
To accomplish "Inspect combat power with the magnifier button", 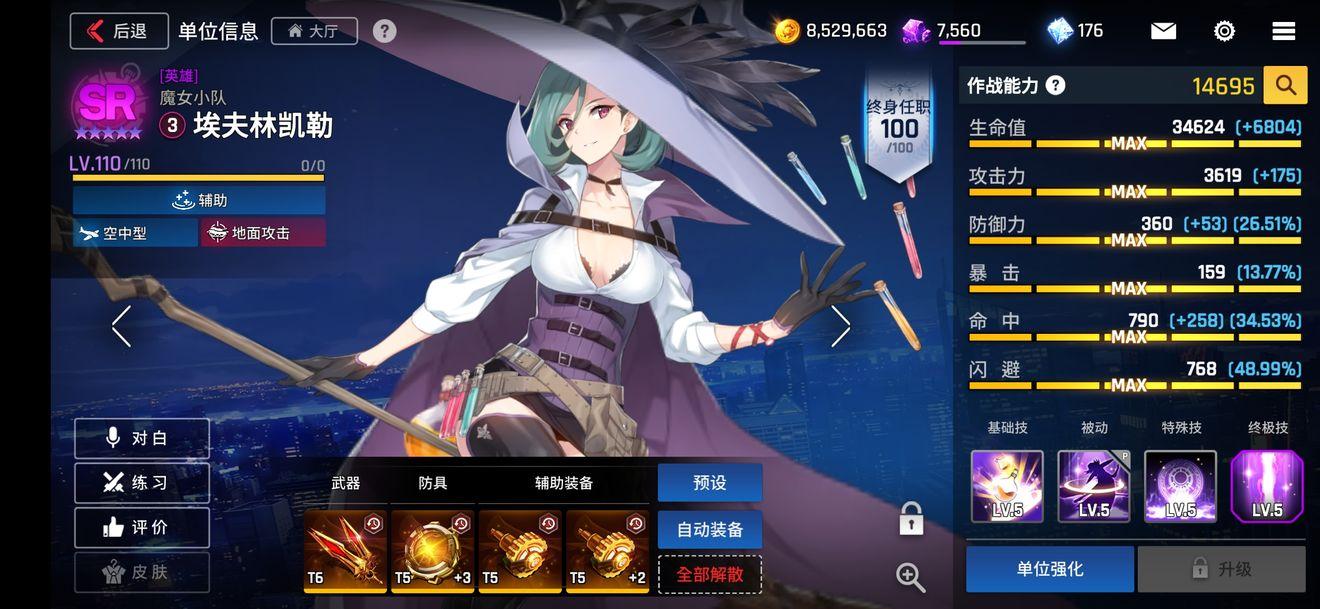I will coord(1285,86).
